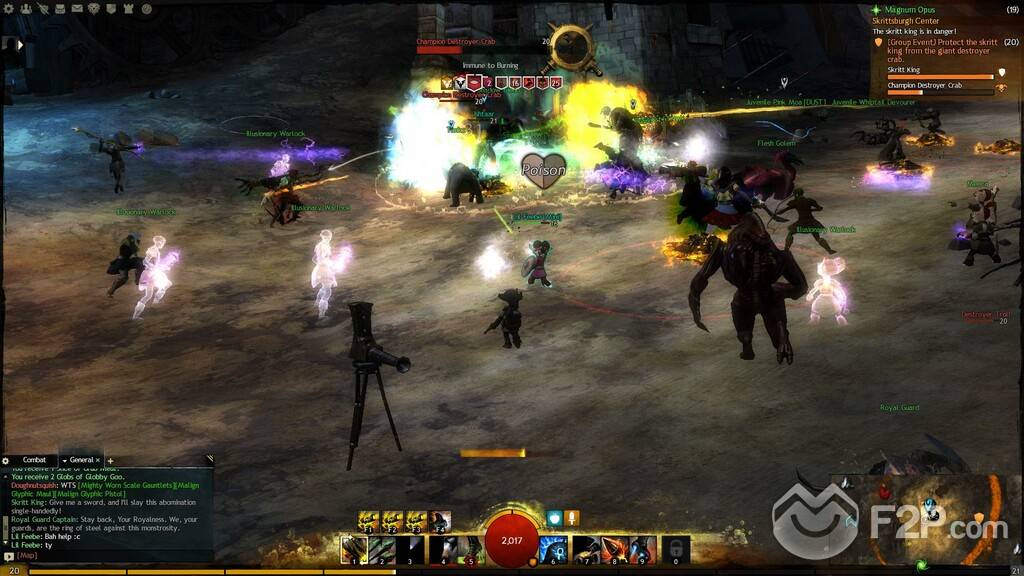Open the game menu gear icon
This screenshot has height=576, width=1024.
[x=8, y=8]
